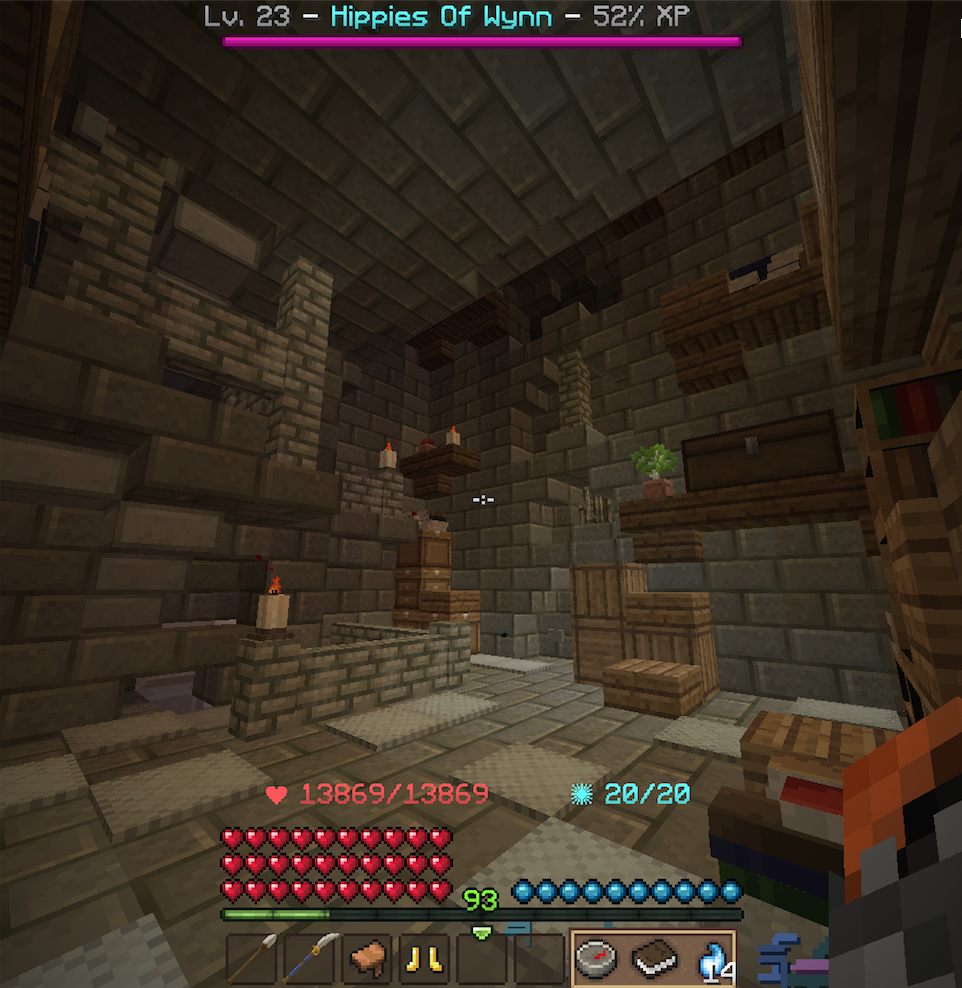962x988 pixels.
Task: Select the golden boots hotbar slot
Action: point(425,960)
